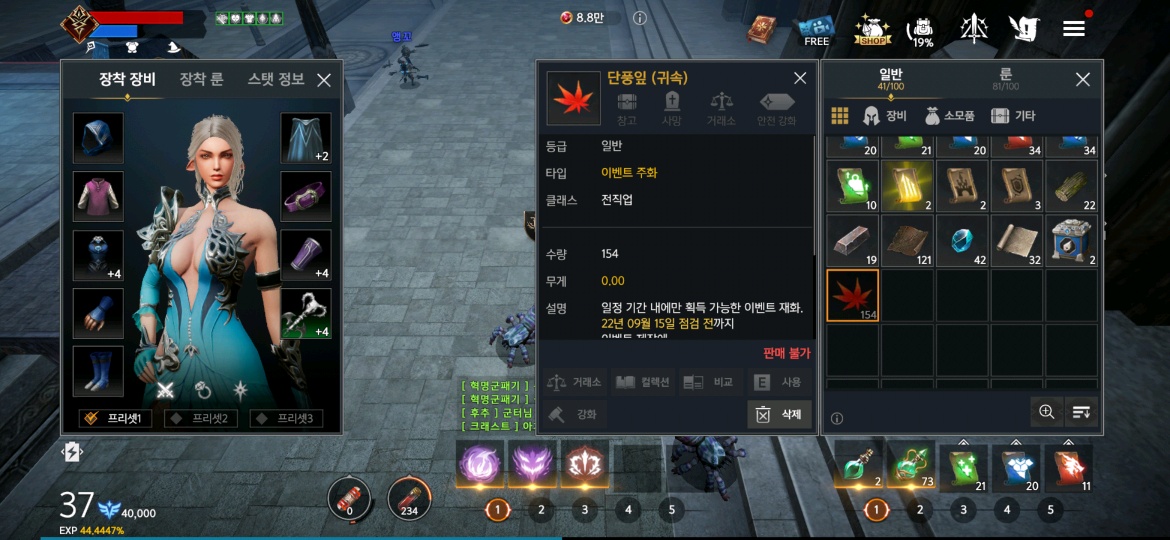
Task: Filter inventory by 소모품 category
Action: [x=950, y=116]
